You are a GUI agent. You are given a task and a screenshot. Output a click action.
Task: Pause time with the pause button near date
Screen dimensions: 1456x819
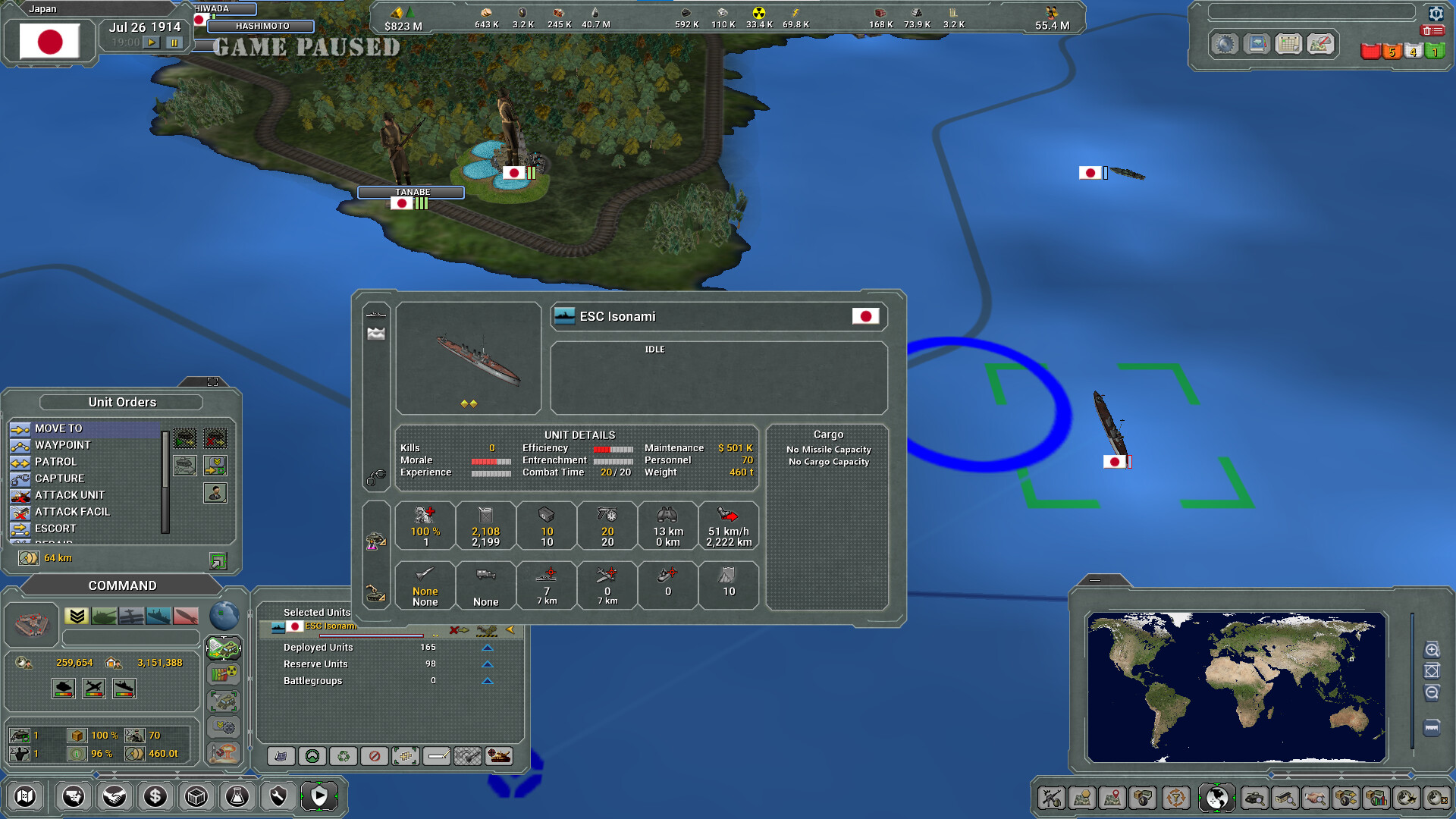point(174,42)
